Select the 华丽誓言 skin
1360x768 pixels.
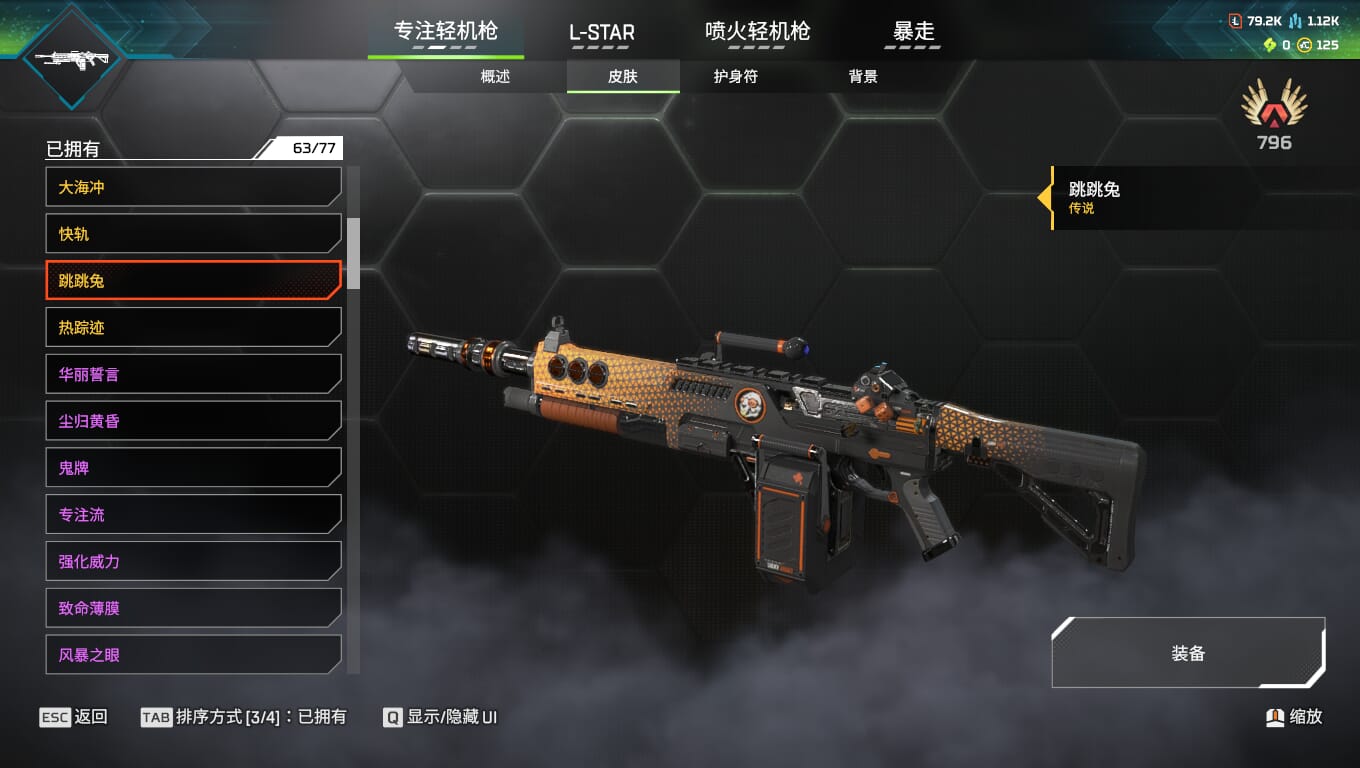[x=193, y=374]
